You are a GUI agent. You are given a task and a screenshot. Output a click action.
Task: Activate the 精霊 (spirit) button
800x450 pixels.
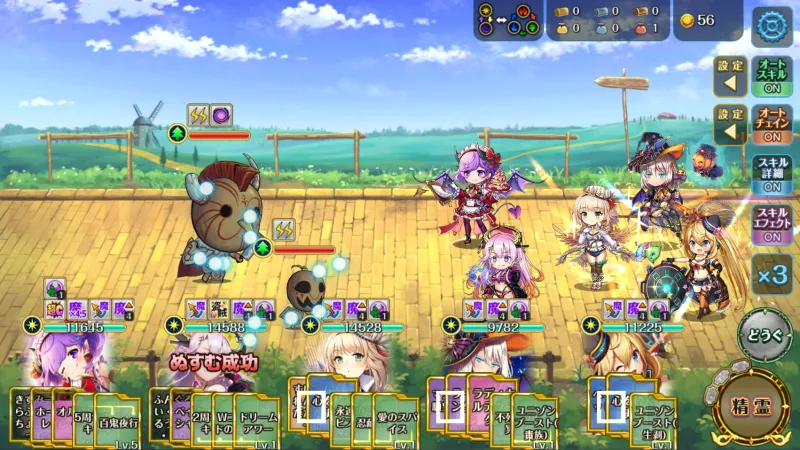tap(753, 408)
